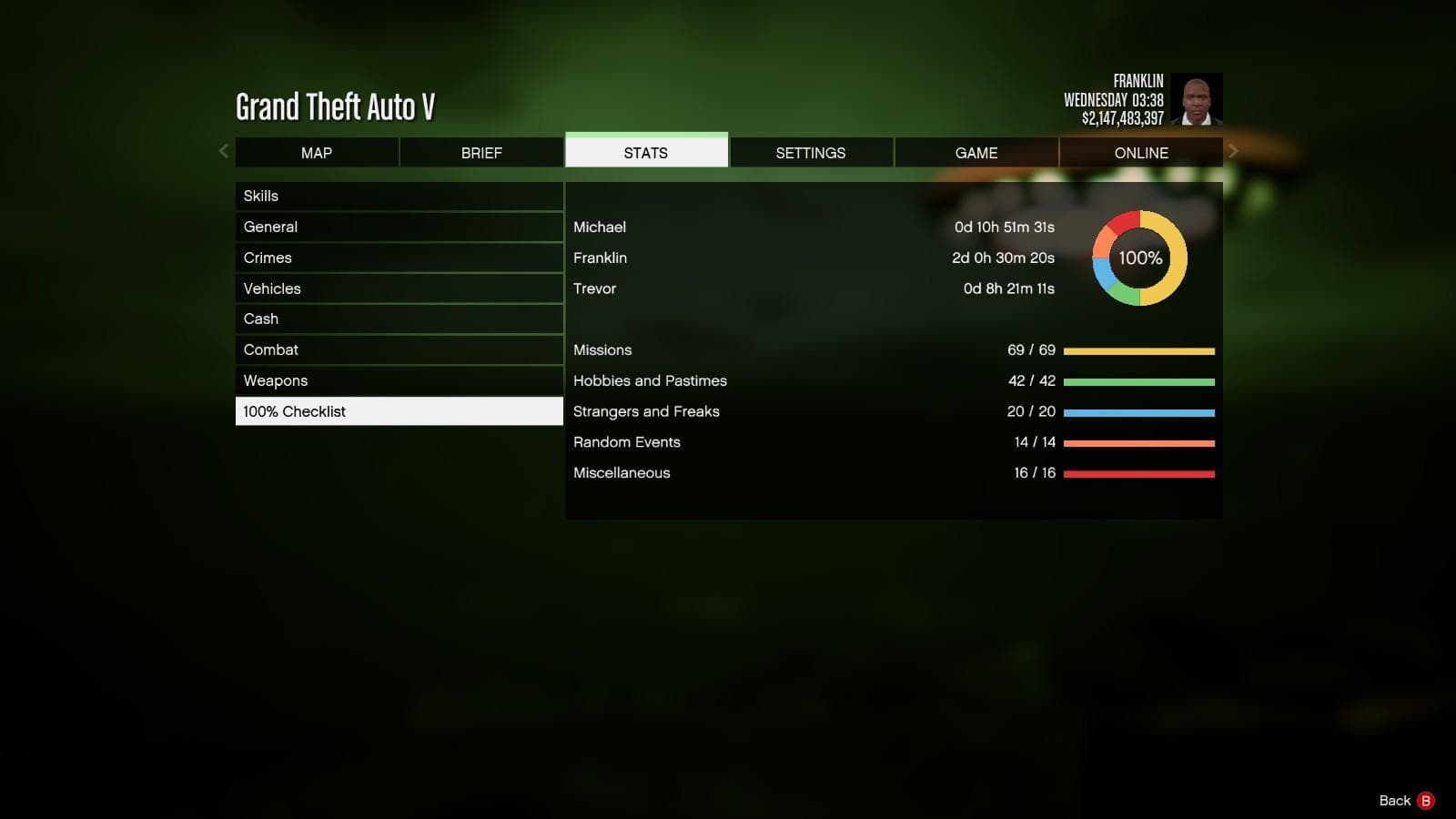Click the 100% completion donut chart
The height and width of the screenshot is (819, 1456).
tap(1140, 258)
